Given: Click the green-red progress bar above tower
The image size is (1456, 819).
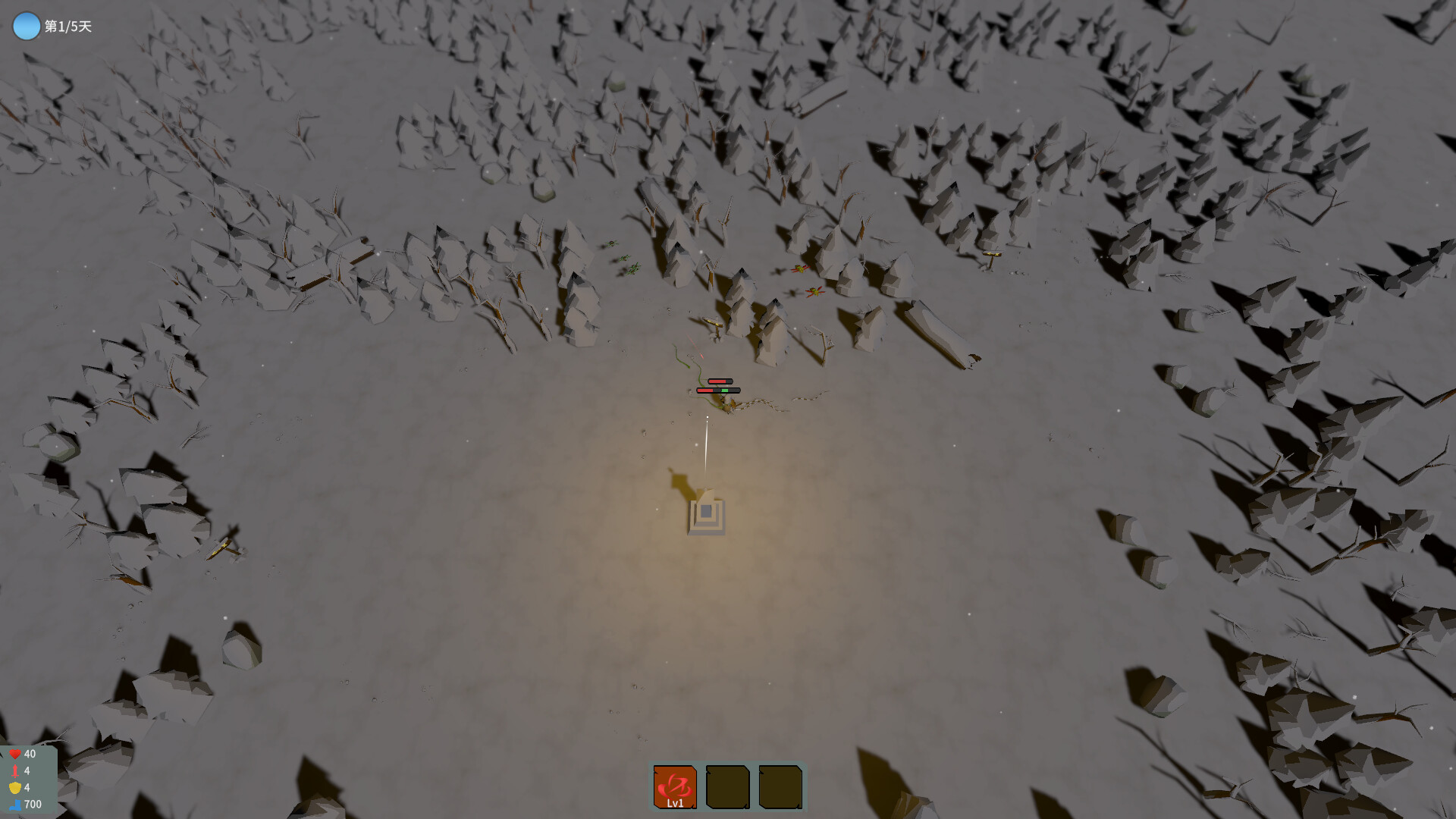Looking at the screenshot, I should [717, 390].
